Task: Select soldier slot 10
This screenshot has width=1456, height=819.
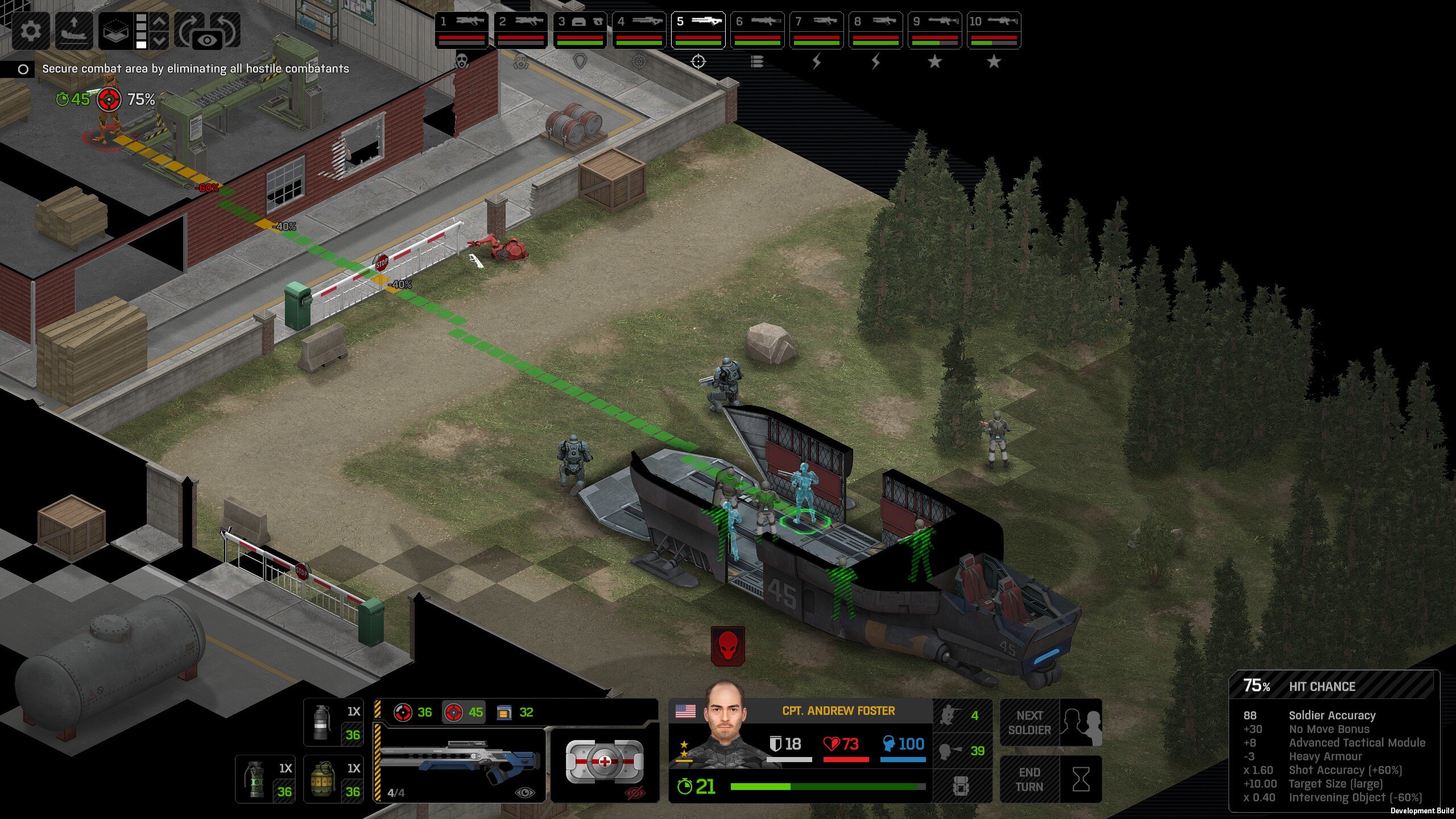Action: pos(994,30)
